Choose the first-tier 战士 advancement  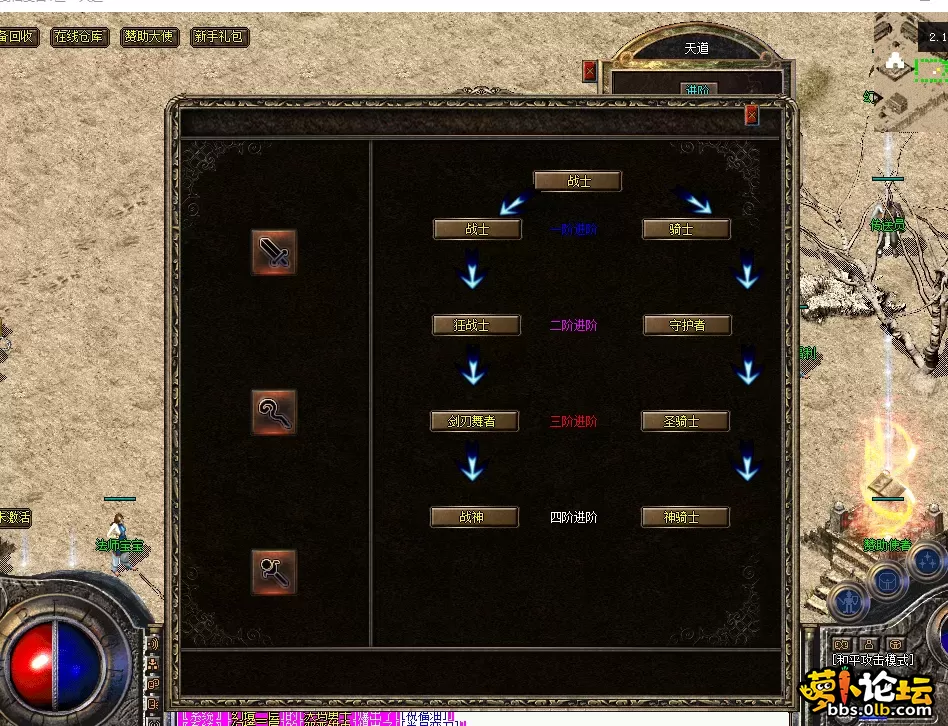[x=477, y=229]
